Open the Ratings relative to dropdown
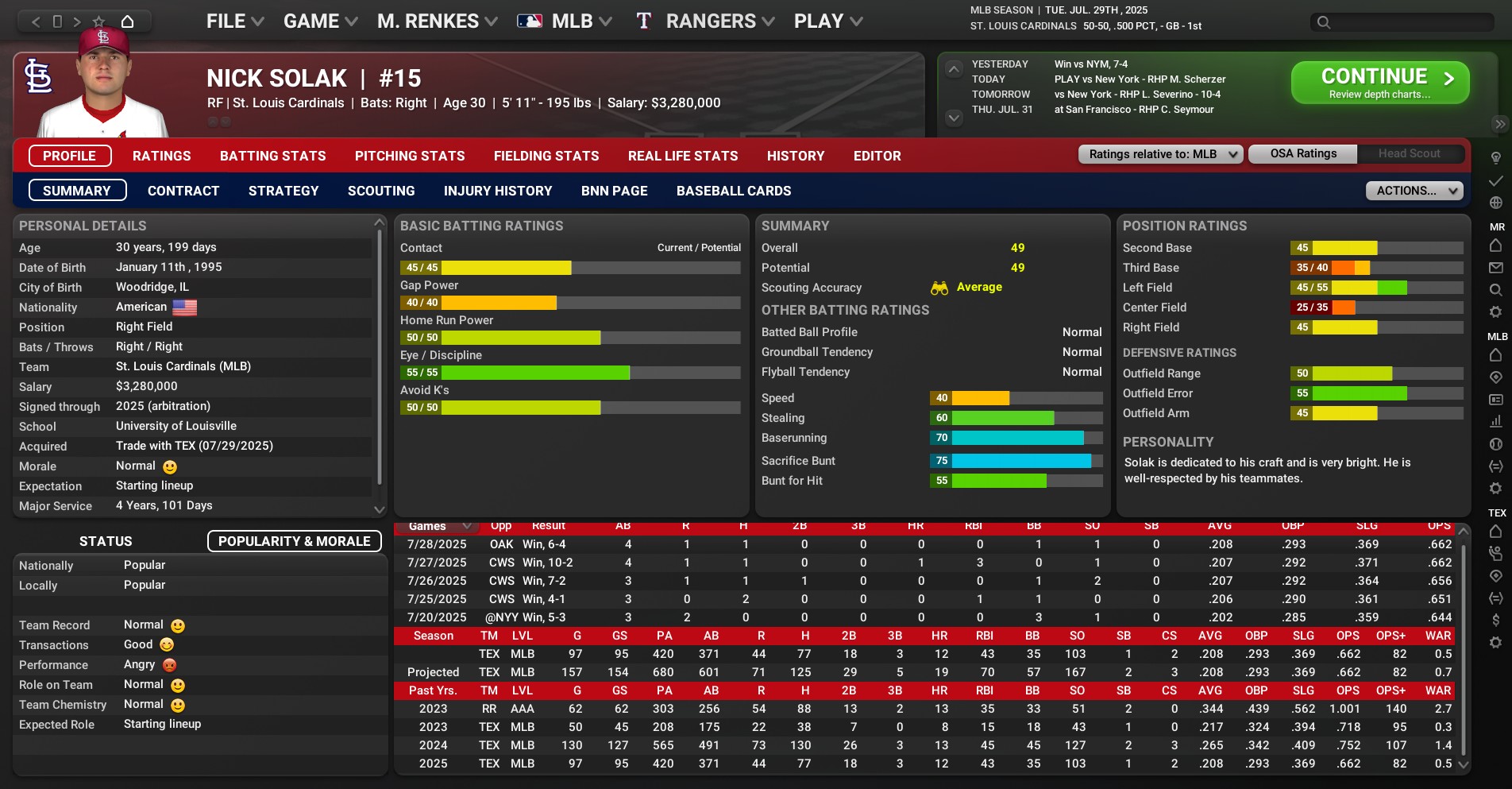 (x=1160, y=154)
